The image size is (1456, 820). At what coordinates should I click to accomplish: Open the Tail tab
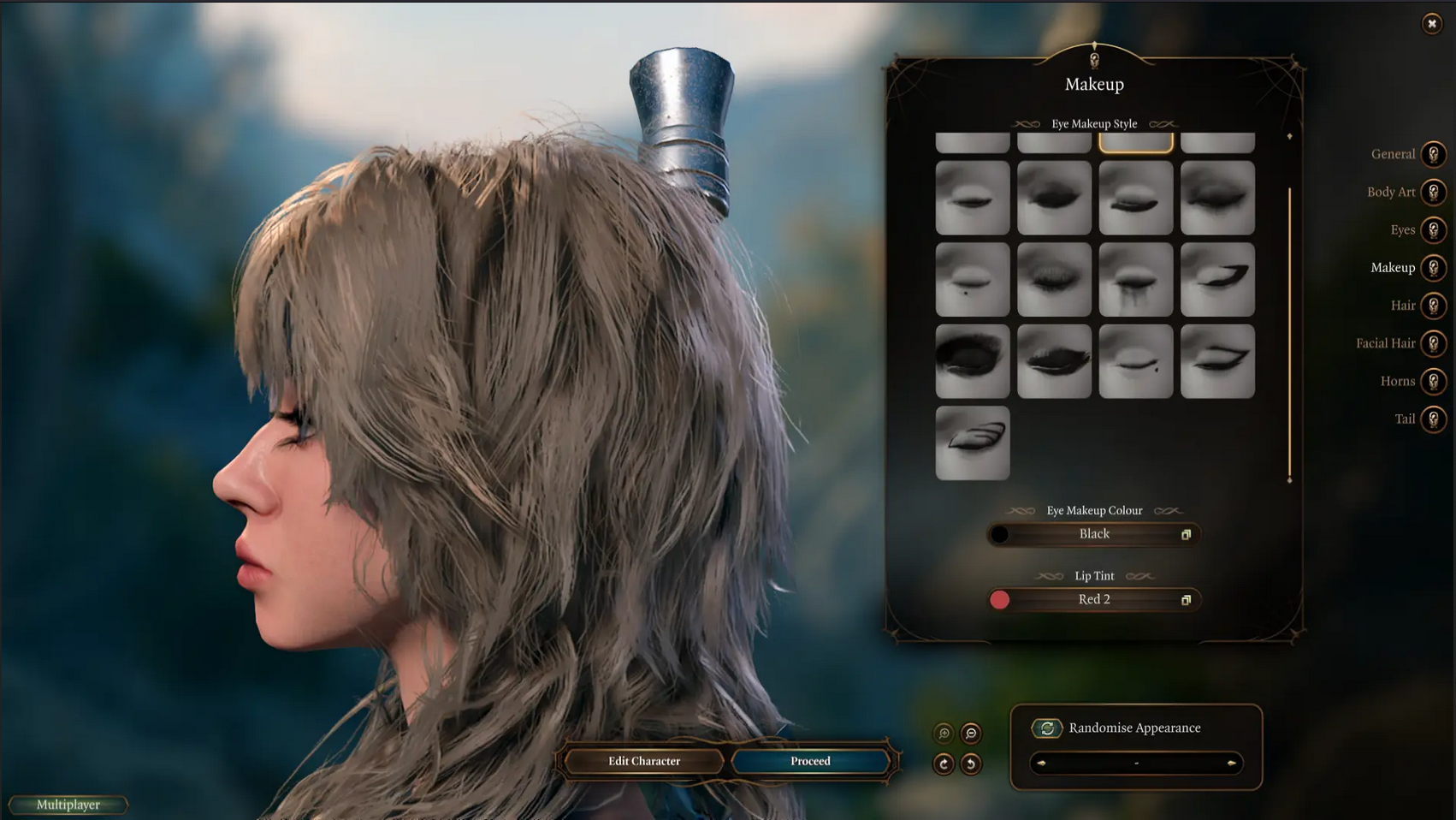[1433, 419]
